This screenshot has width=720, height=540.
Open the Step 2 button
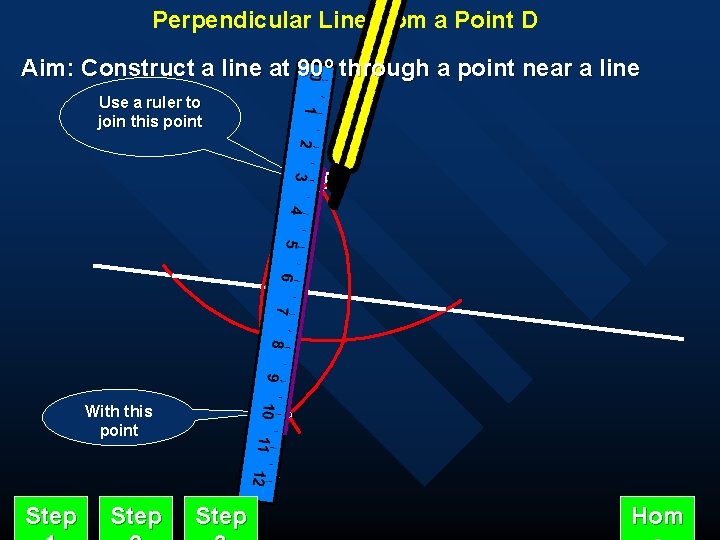(x=136, y=518)
